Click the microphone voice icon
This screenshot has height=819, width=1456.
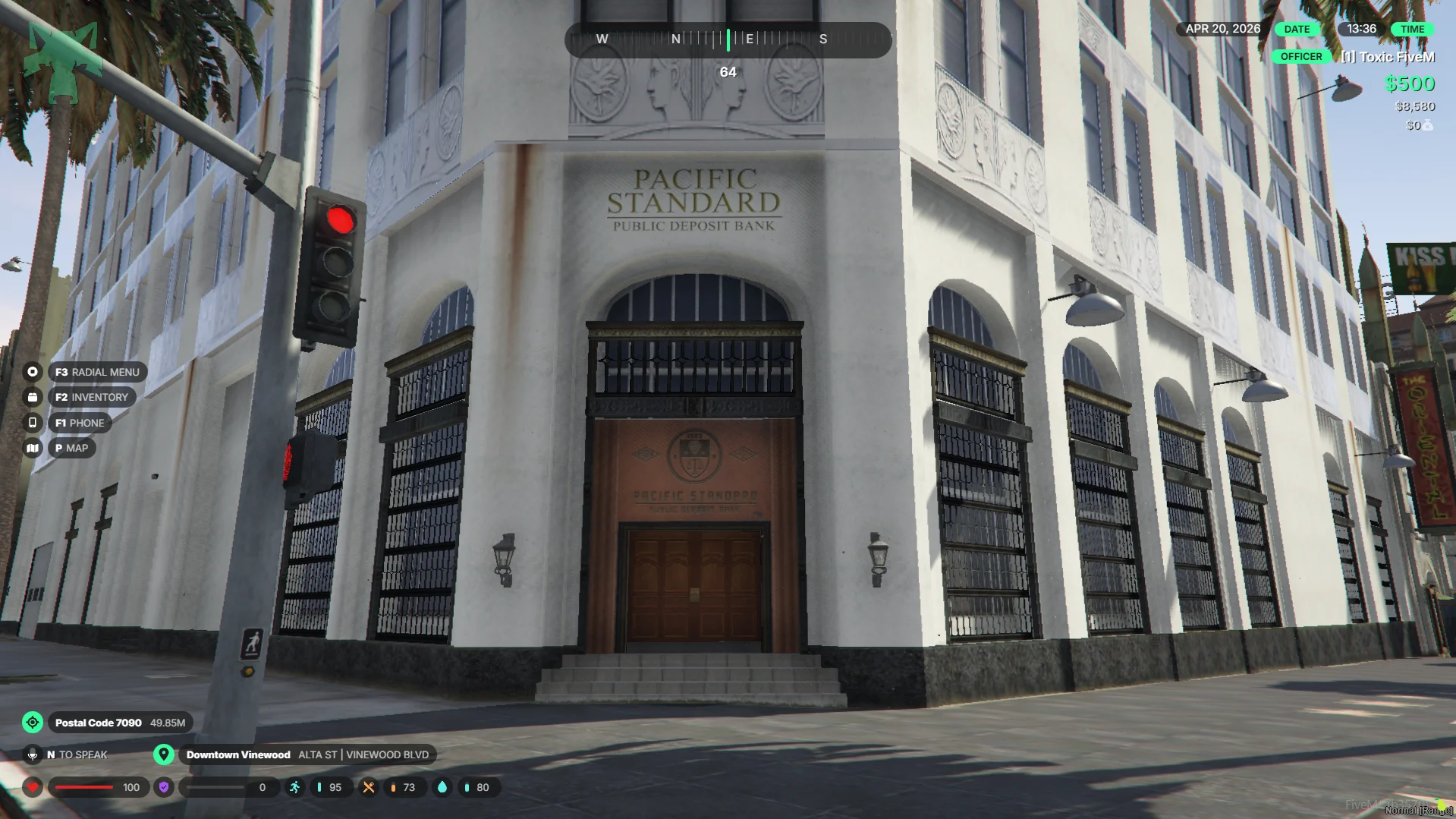click(x=33, y=754)
